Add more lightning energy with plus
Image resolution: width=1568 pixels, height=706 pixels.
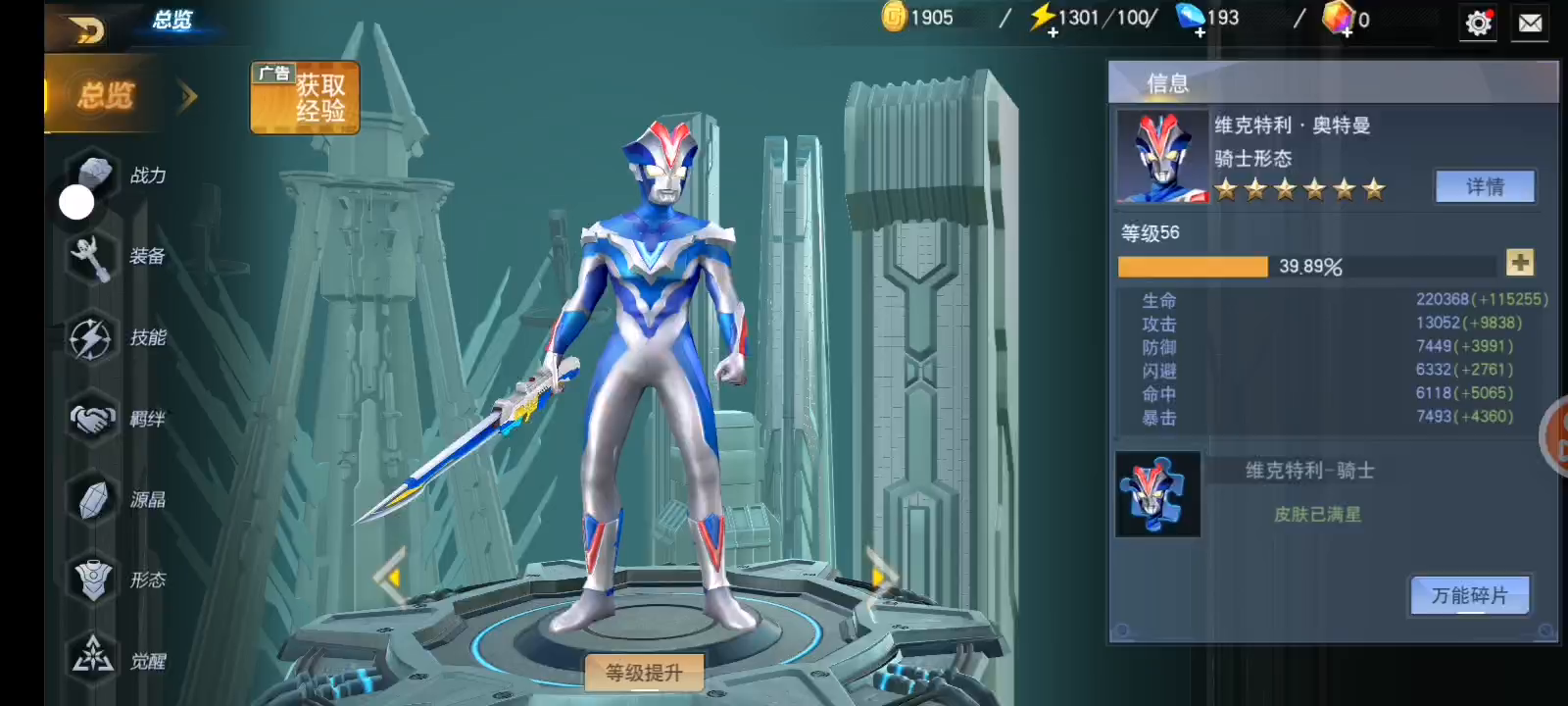[x=1053, y=32]
